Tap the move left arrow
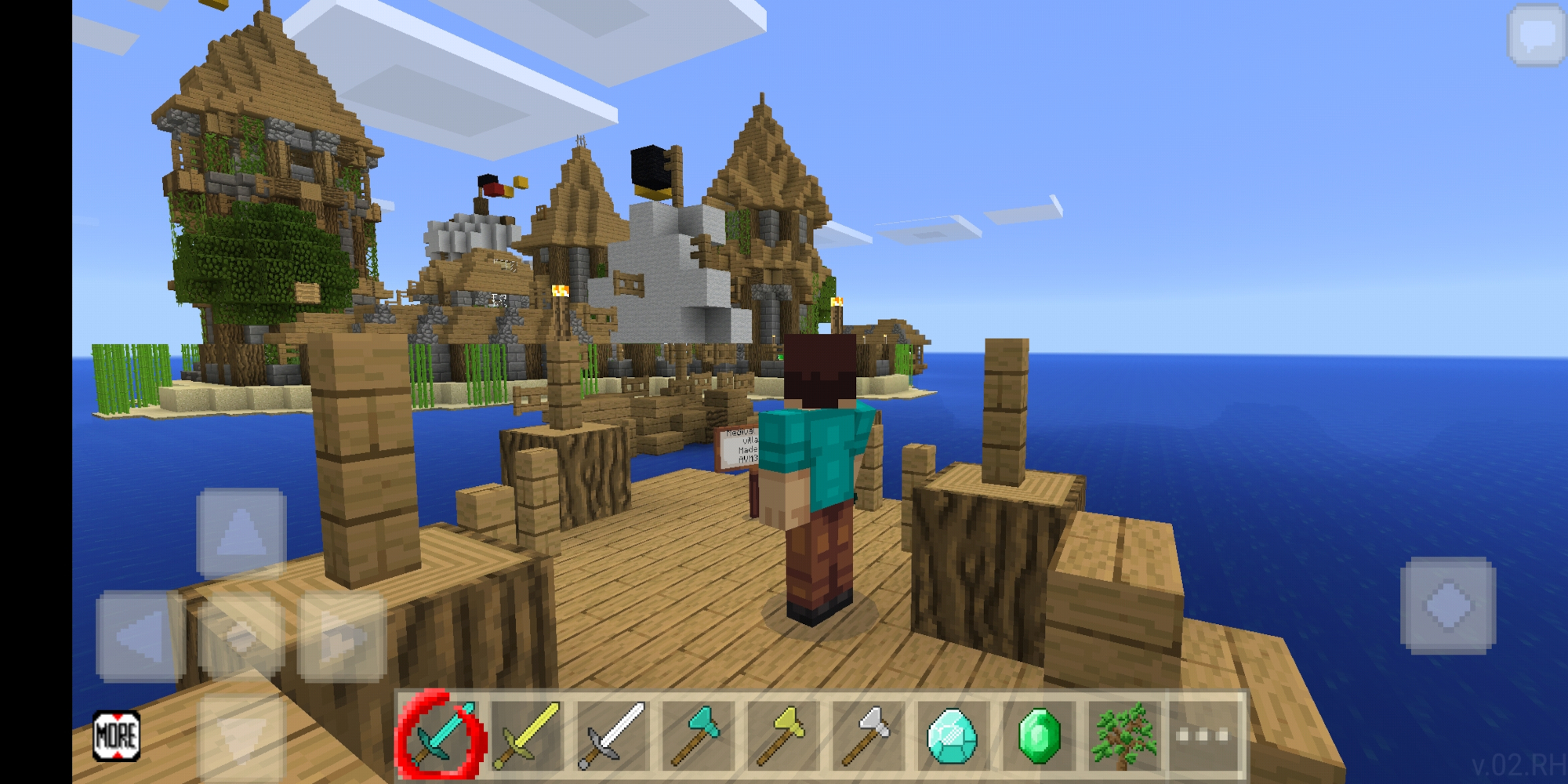Screen dimensions: 1568x784 coord(140,636)
